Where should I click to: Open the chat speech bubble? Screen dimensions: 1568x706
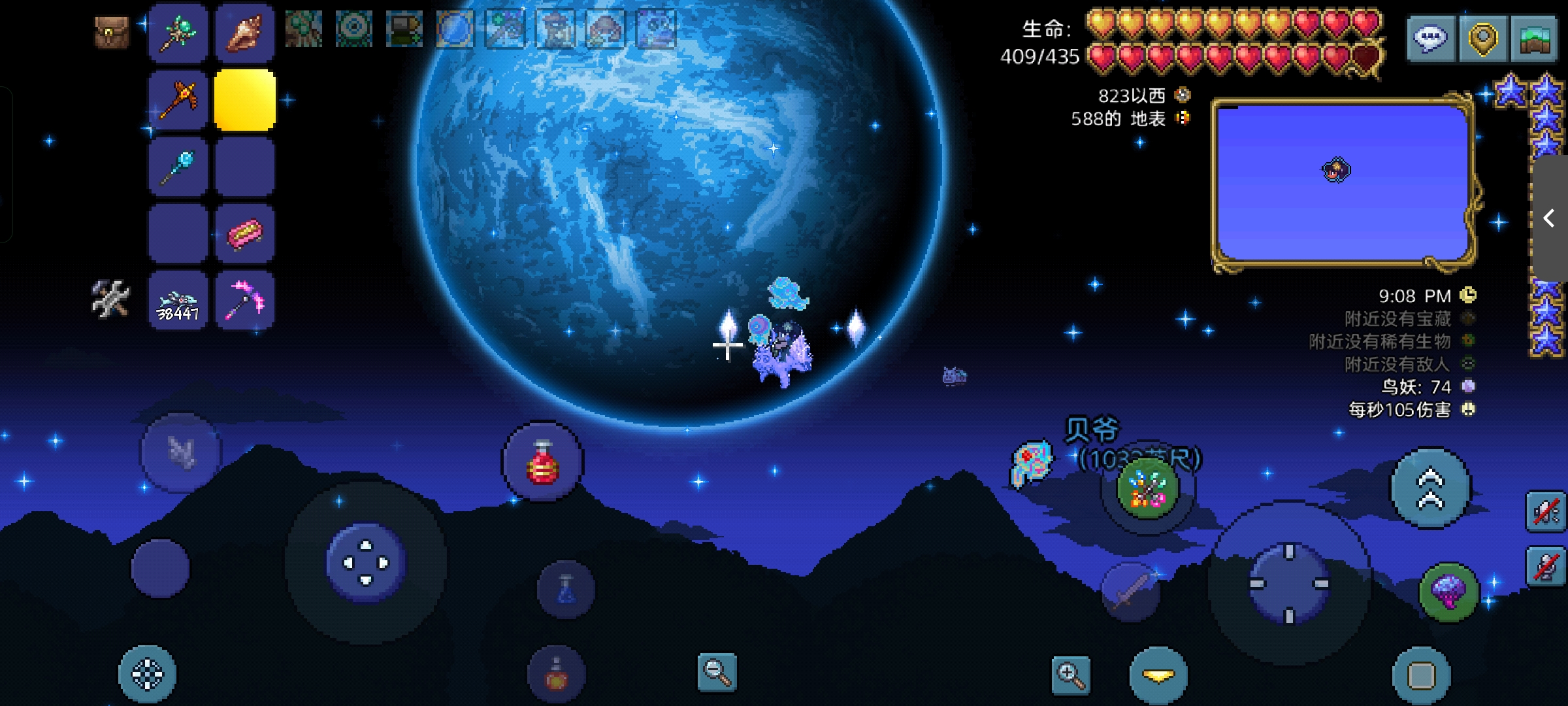(x=1431, y=39)
